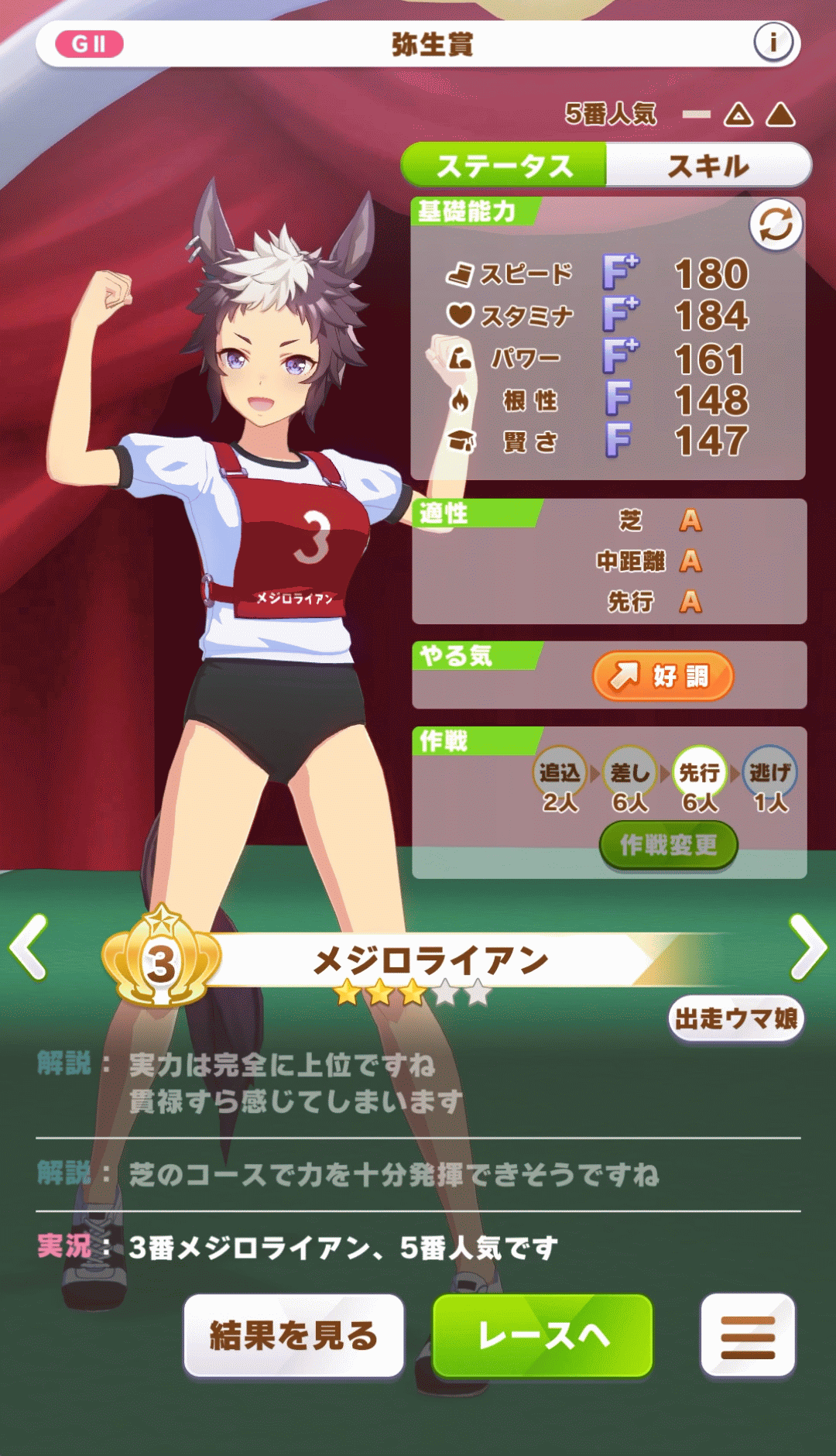Show next runner with right arrow
836x1456 pixels.
coord(808,946)
